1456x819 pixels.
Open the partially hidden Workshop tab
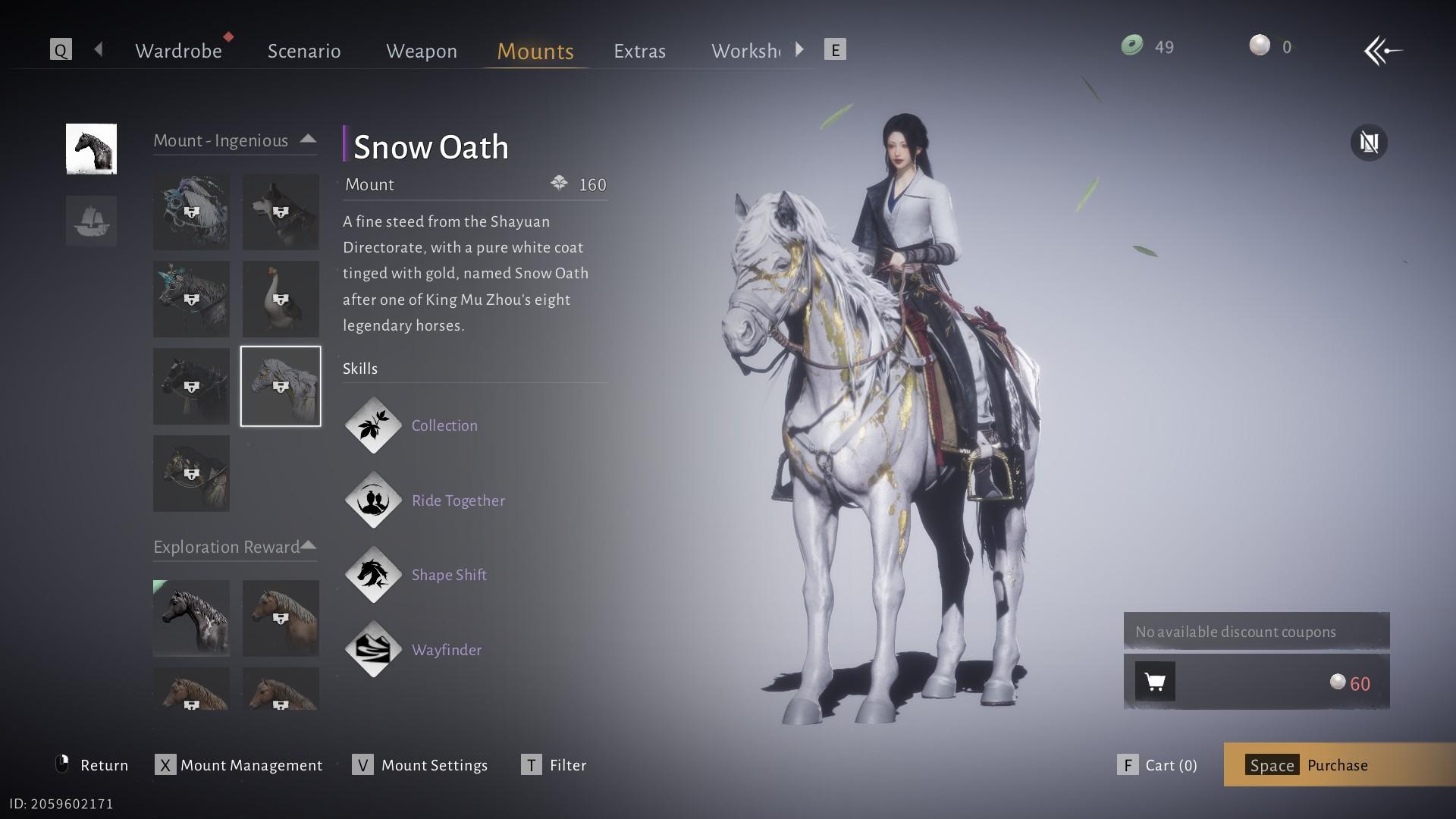point(745,51)
